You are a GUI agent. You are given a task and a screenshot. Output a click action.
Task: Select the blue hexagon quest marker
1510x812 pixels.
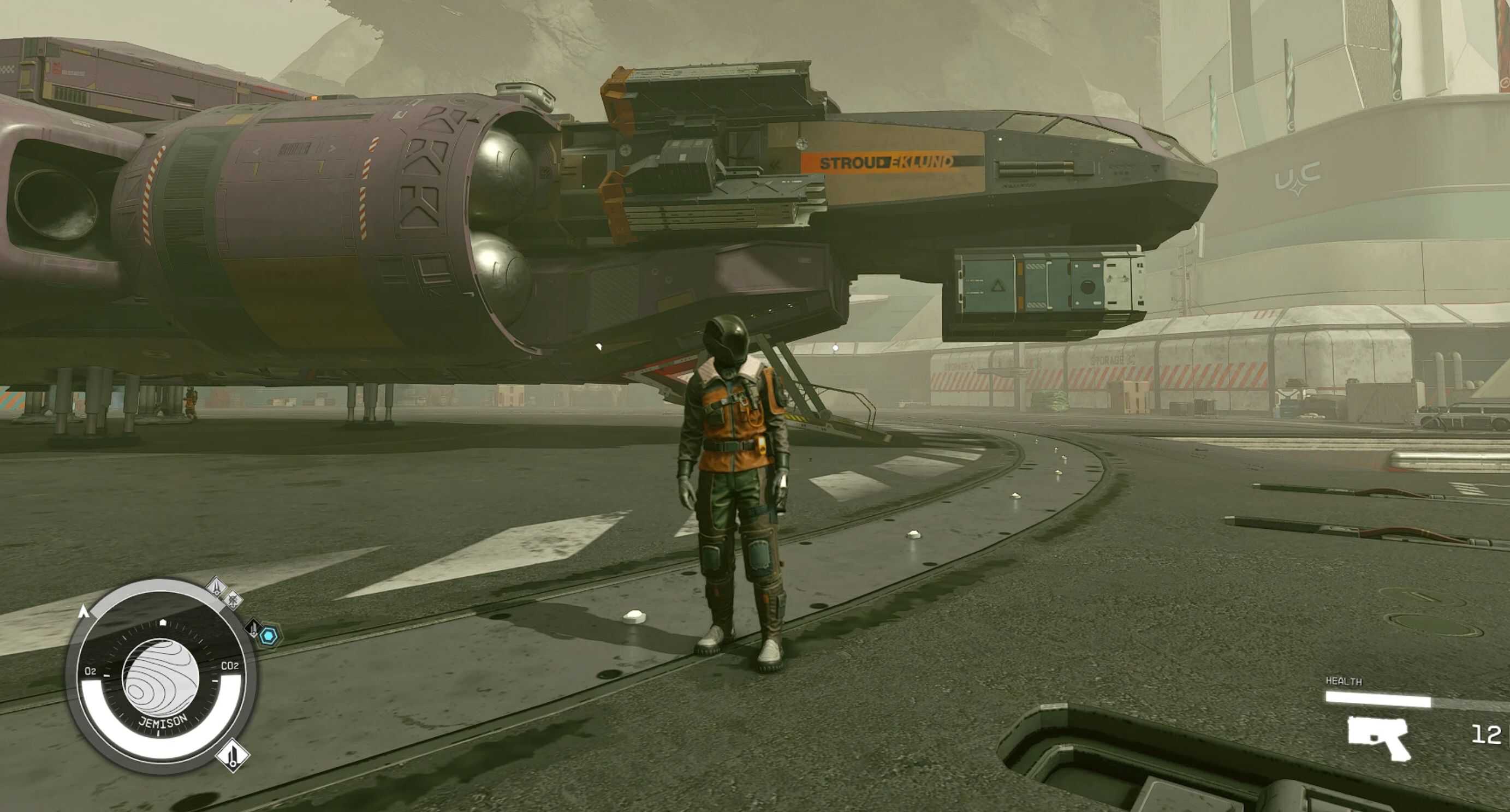point(269,636)
